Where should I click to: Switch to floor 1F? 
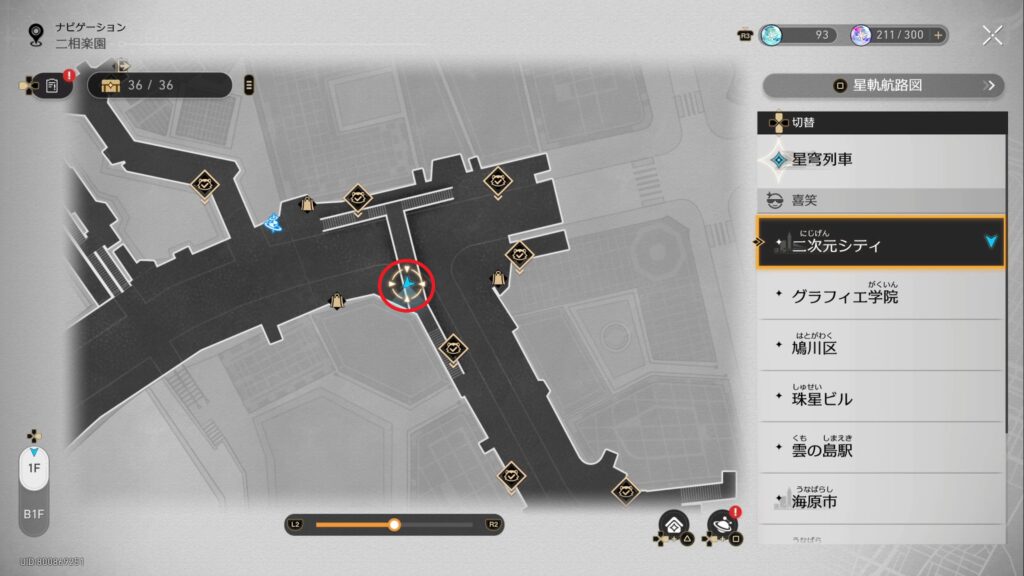click(33, 467)
